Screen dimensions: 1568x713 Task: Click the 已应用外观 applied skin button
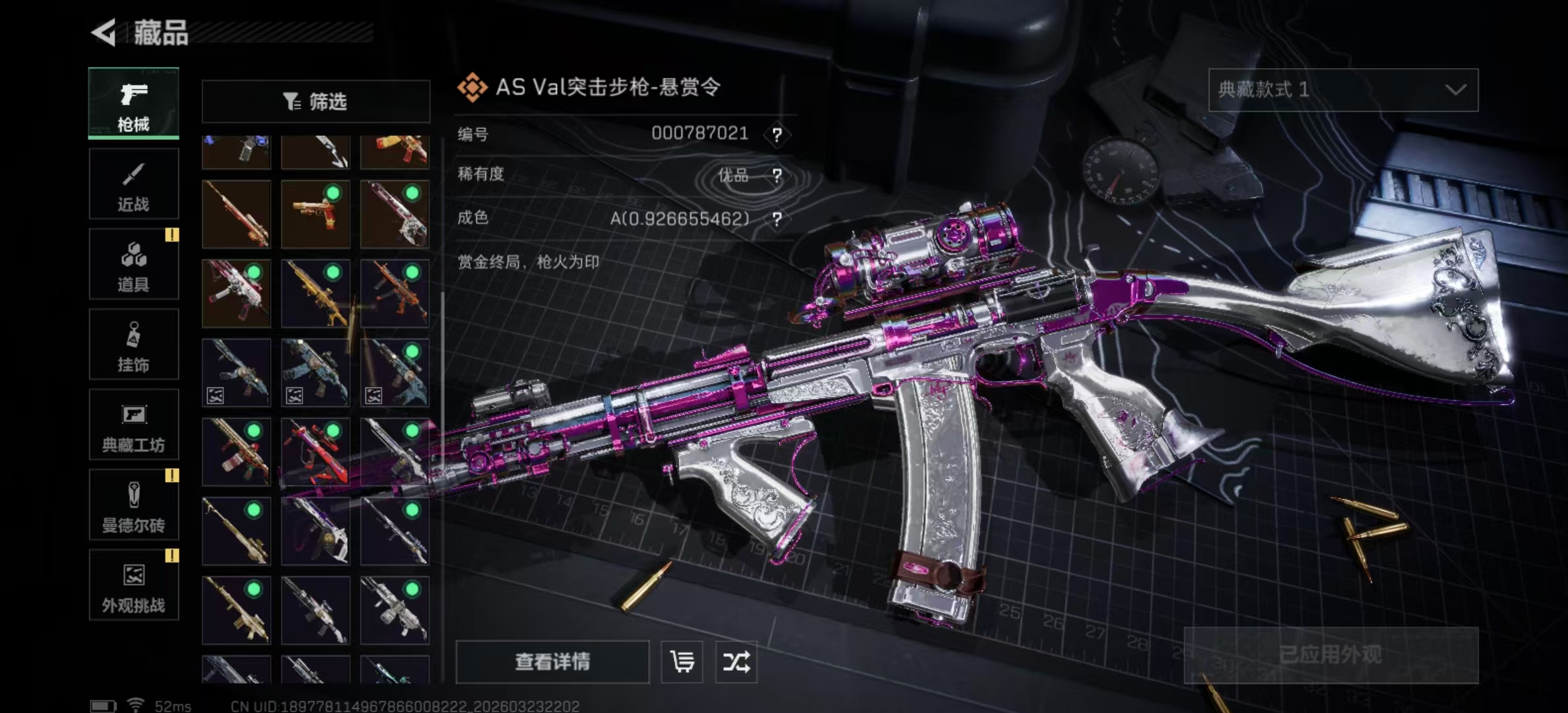tap(1330, 655)
